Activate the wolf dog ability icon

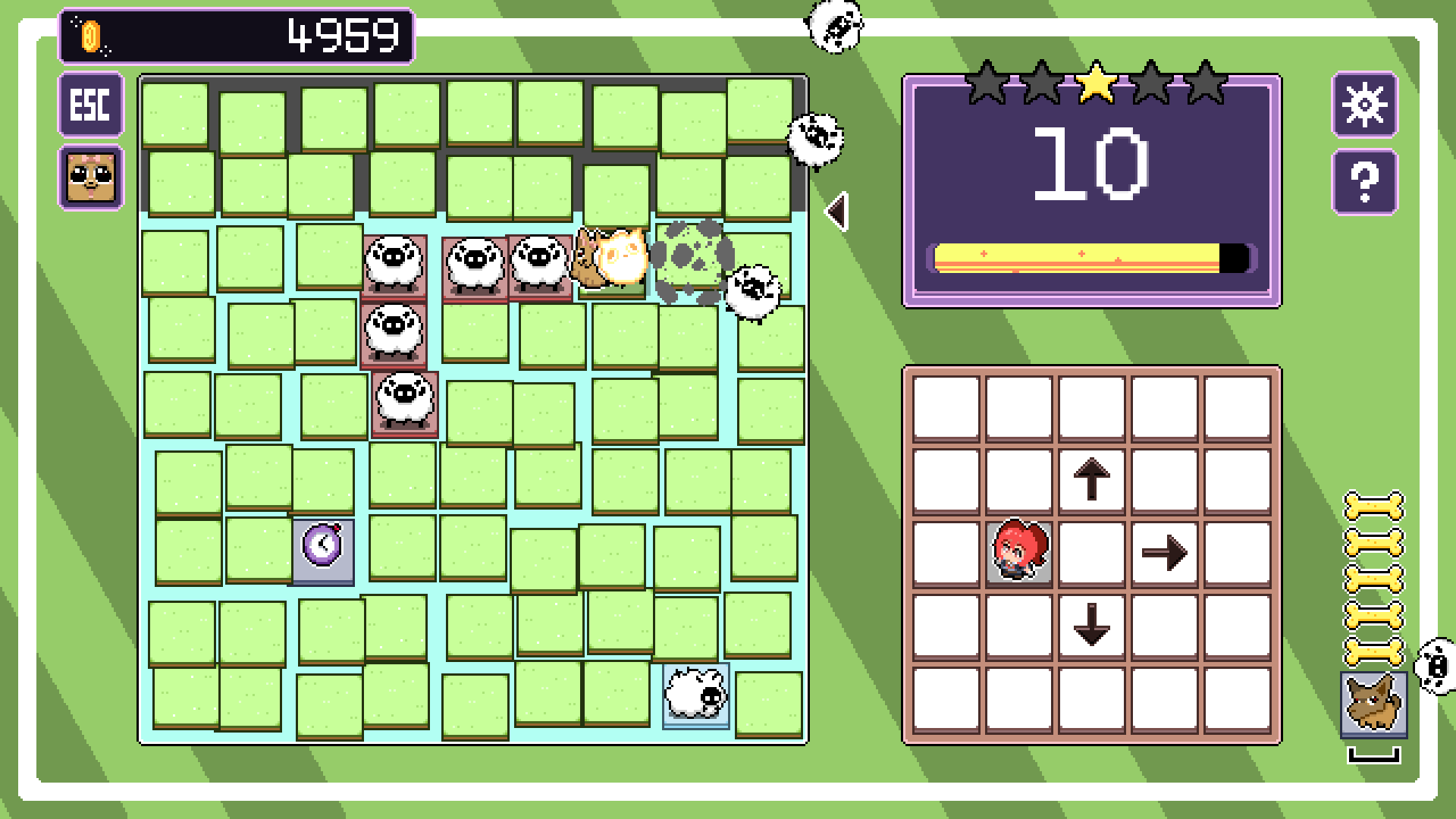[x=1373, y=704]
